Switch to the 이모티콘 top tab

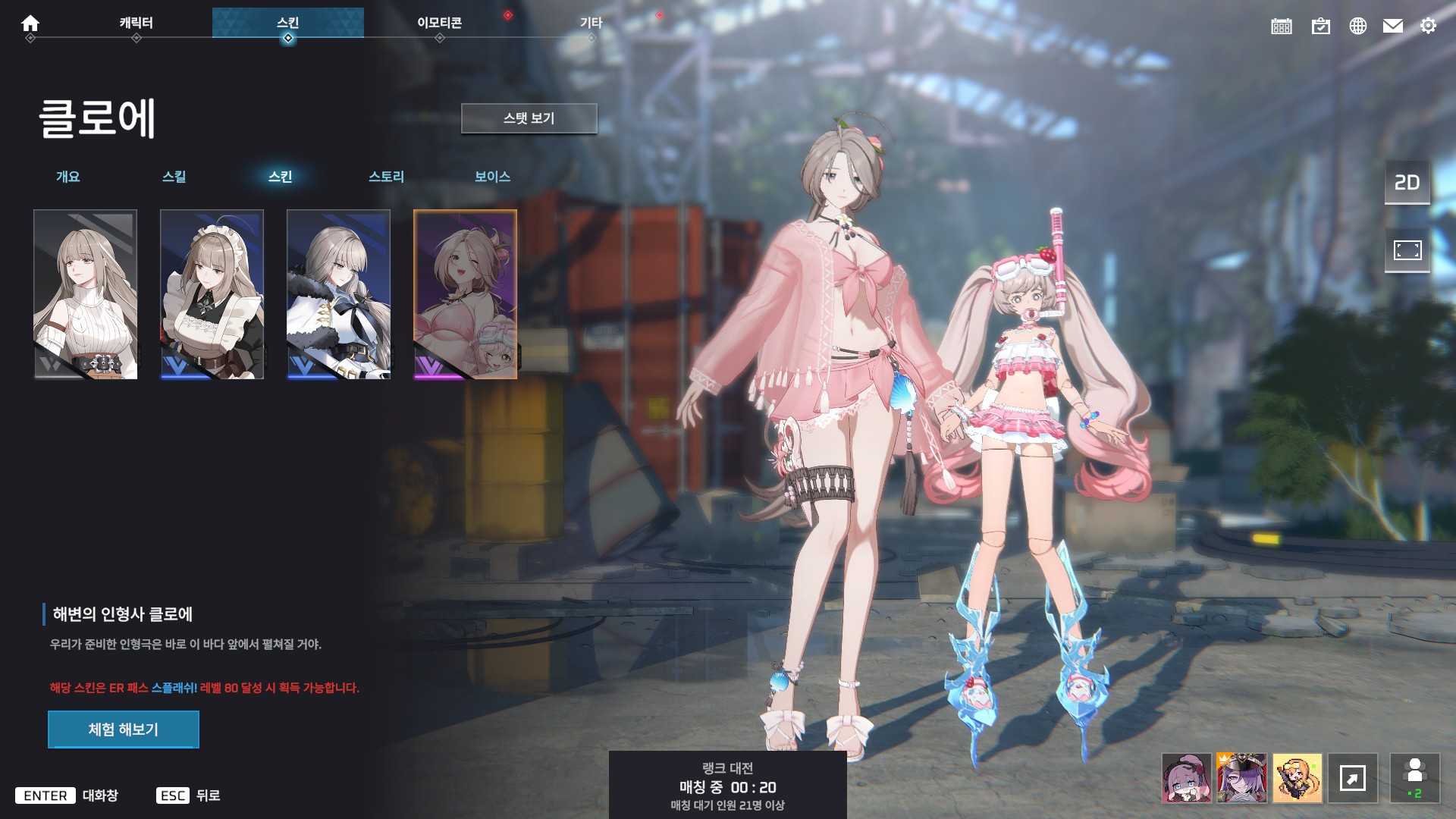click(439, 23)
